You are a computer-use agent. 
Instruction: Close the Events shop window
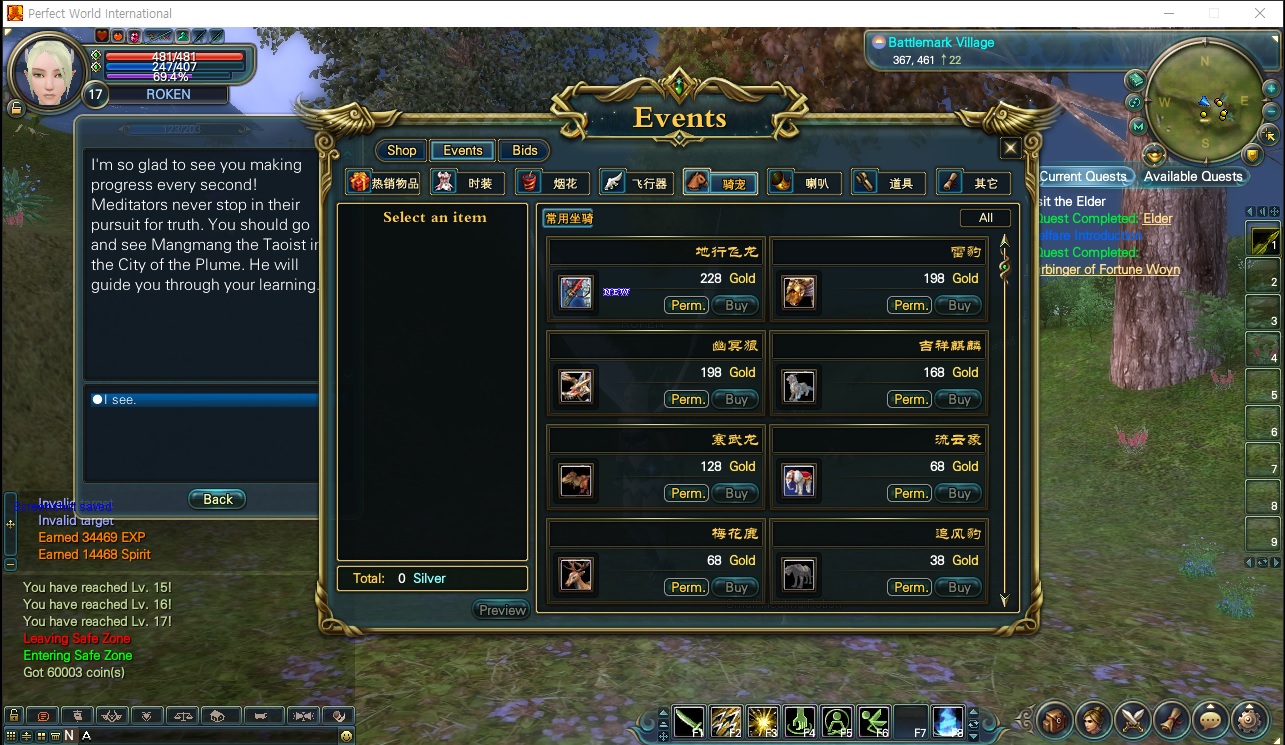tap(1010, 148)
